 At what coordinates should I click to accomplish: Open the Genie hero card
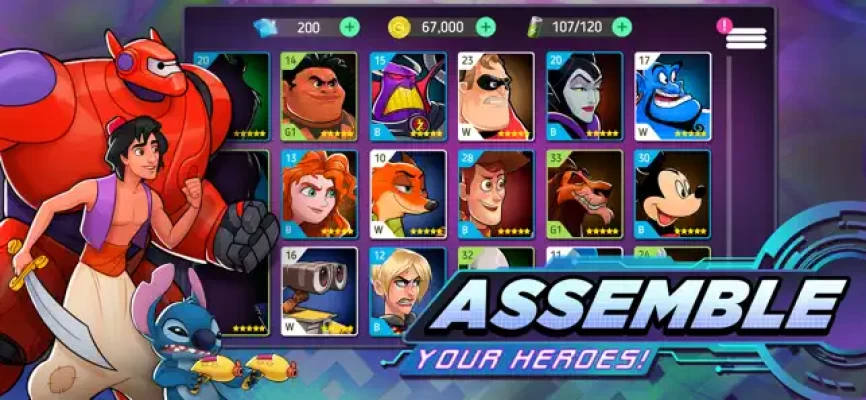pyautogui.click(x=672, y=95)
